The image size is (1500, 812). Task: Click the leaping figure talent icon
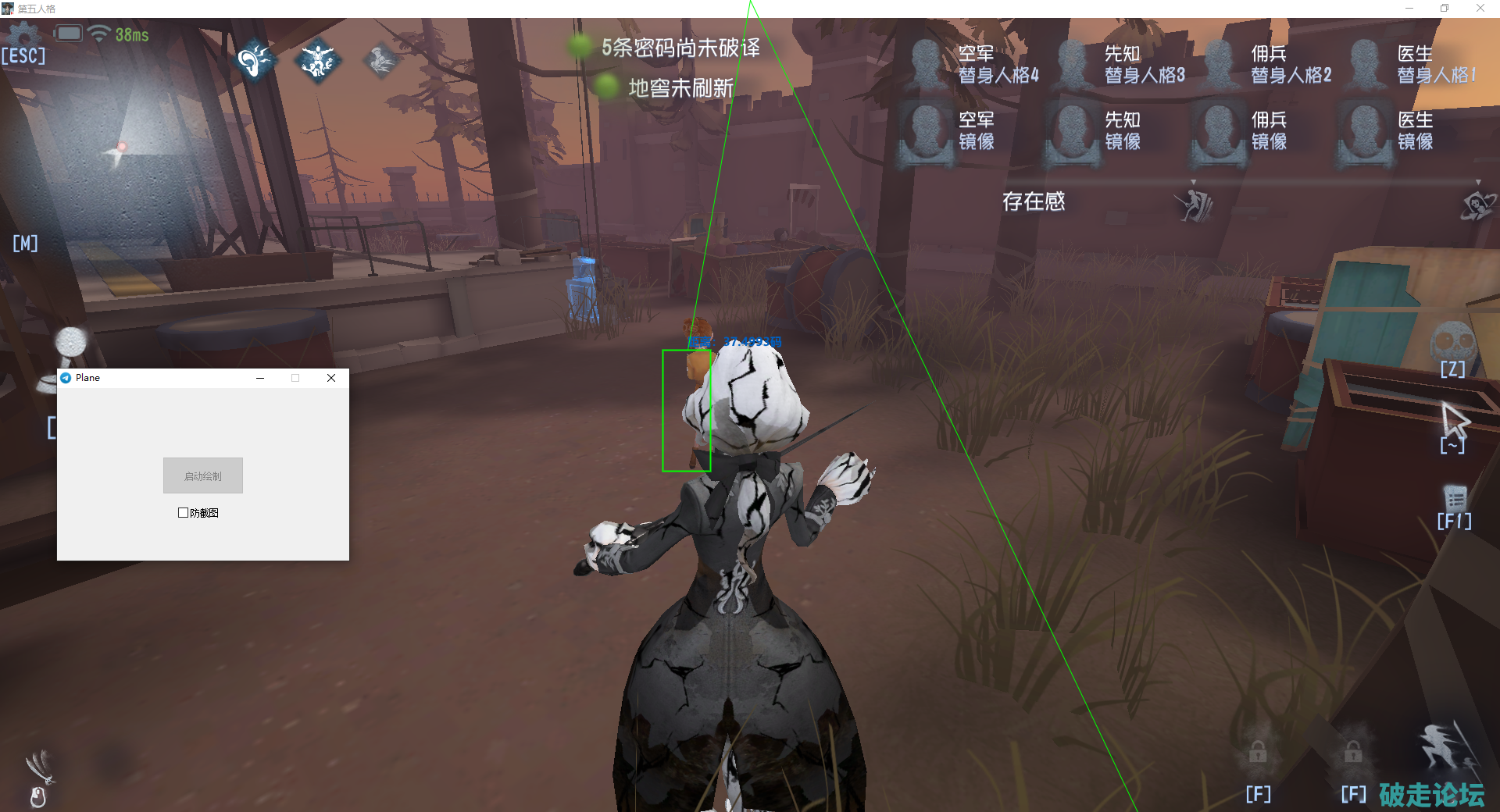(318, 61)
